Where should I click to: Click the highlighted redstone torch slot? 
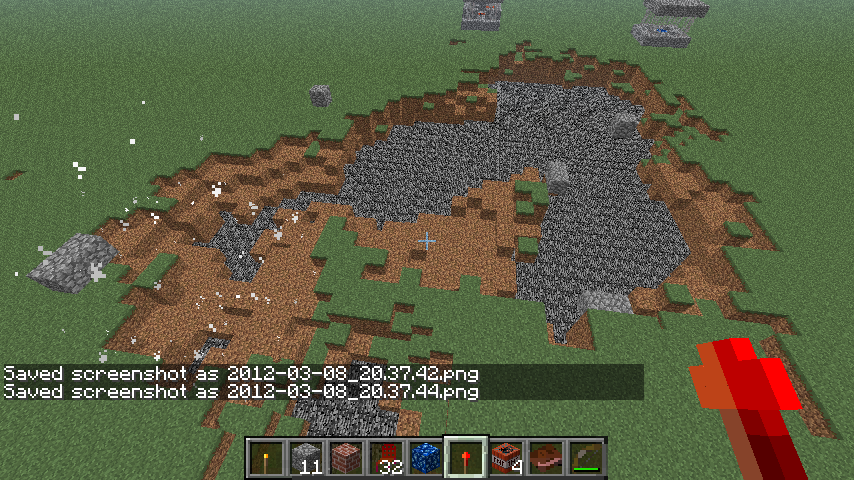pyautogui.click(x=467, y=459)
